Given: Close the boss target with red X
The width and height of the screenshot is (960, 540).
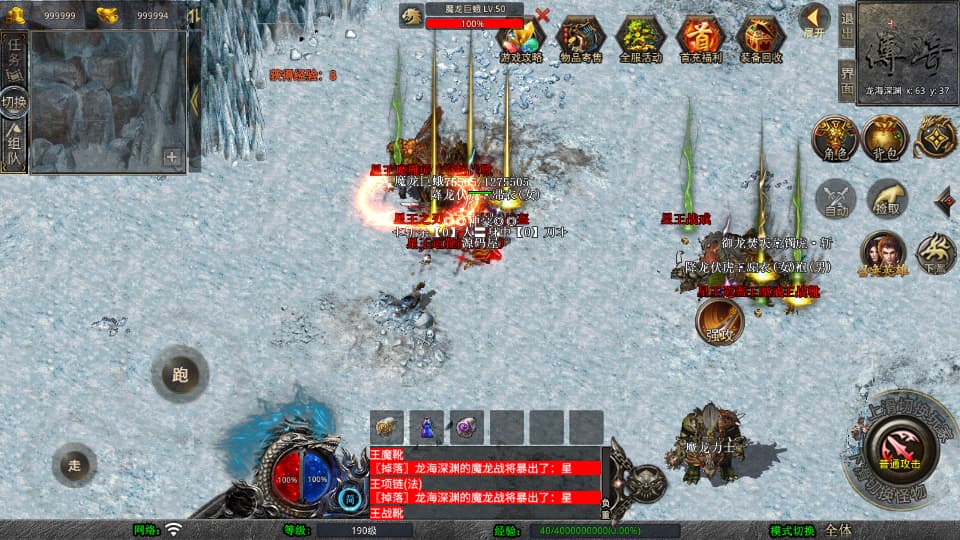Looking at the screenshot, I should tap(543, 15).
